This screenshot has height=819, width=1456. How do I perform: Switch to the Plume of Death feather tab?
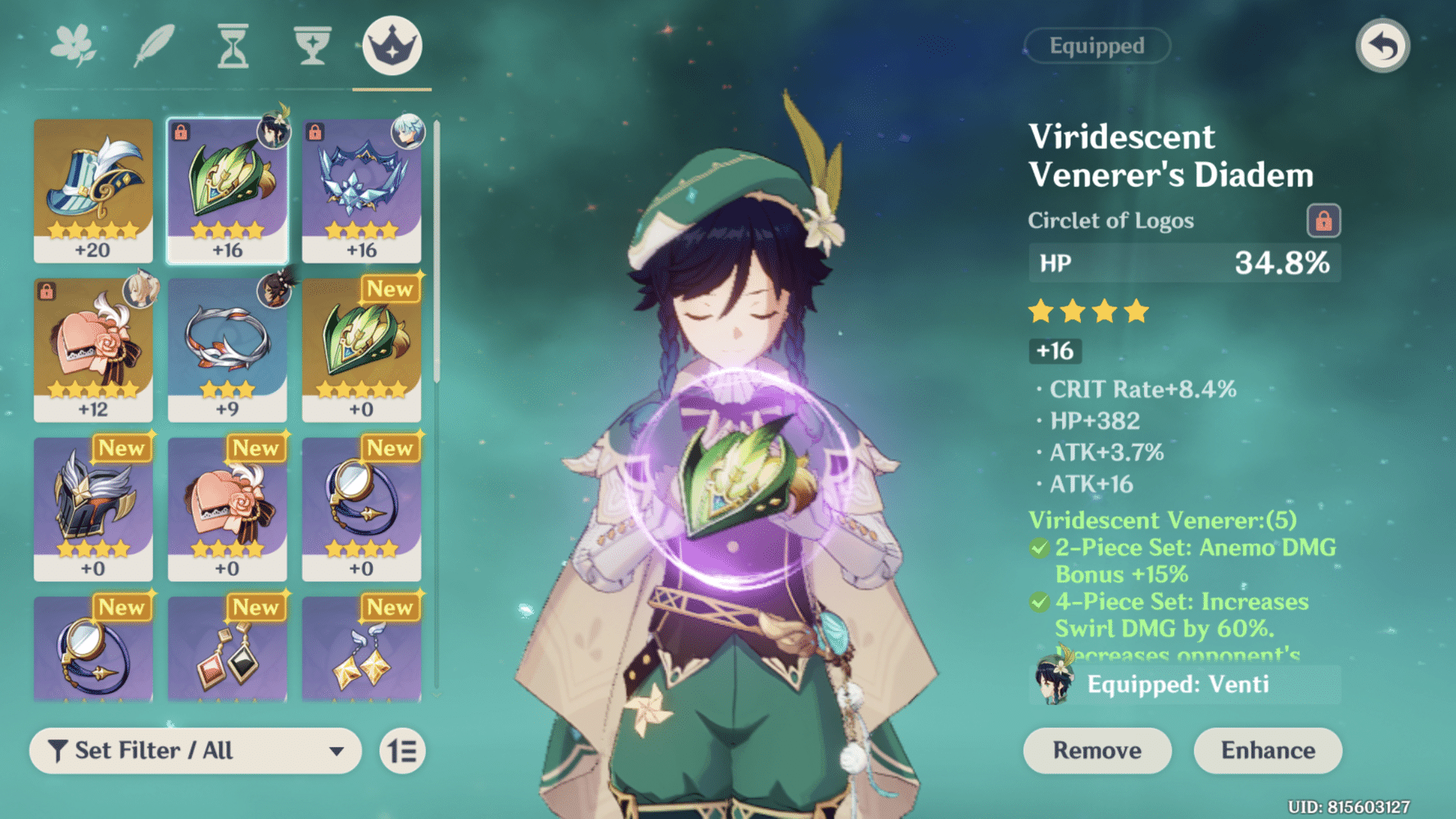152,47
